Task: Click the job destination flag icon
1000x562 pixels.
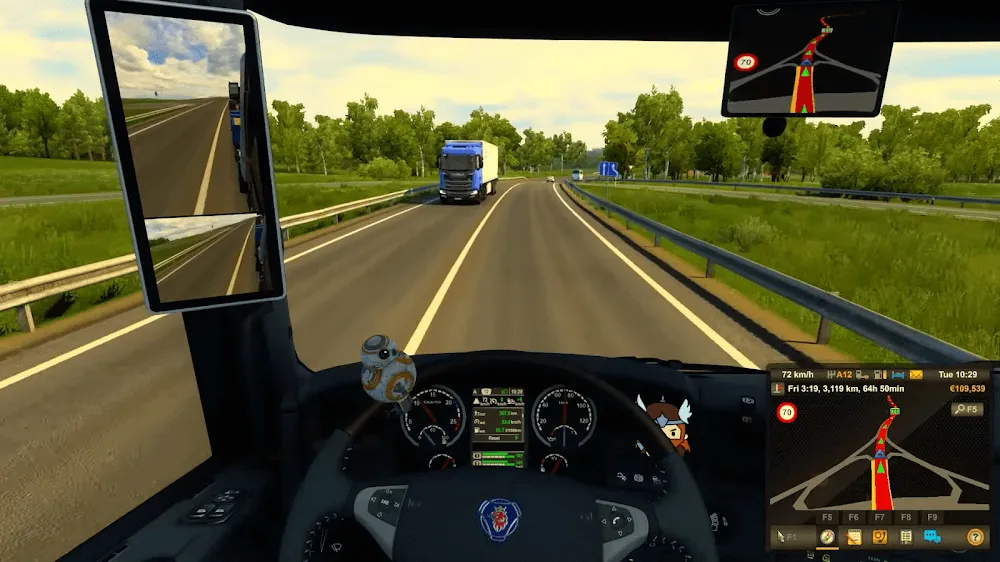Action: click(x=777, y=388)
